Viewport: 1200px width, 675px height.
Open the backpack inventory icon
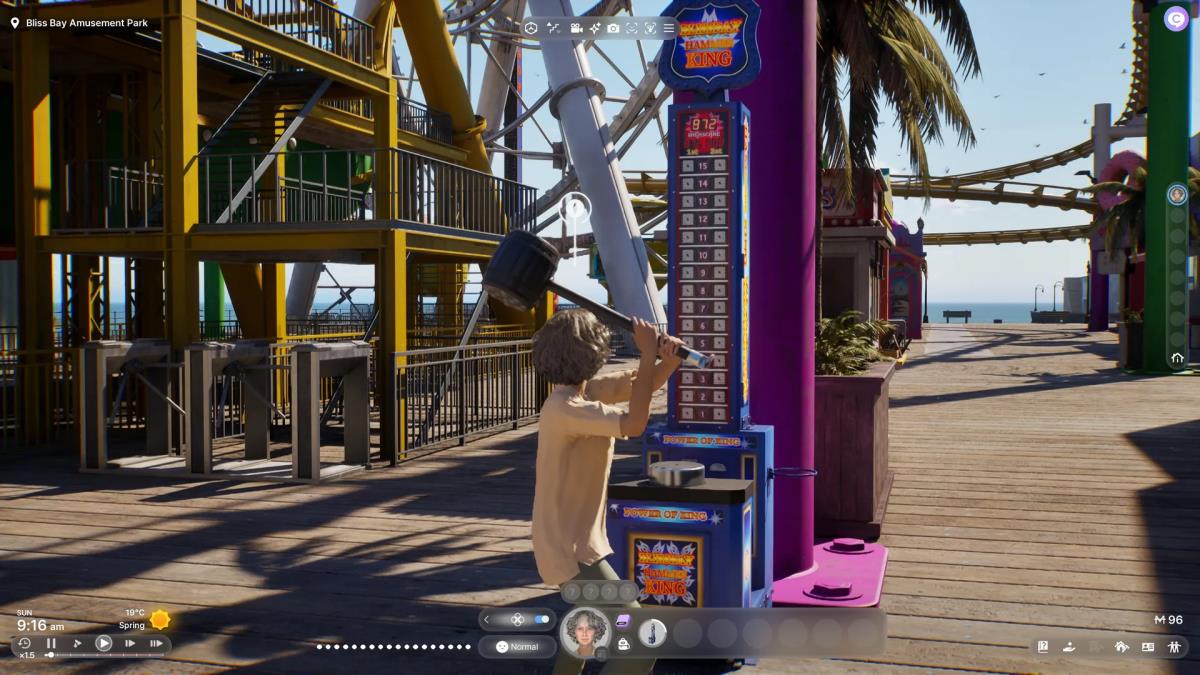coord(623,645)
